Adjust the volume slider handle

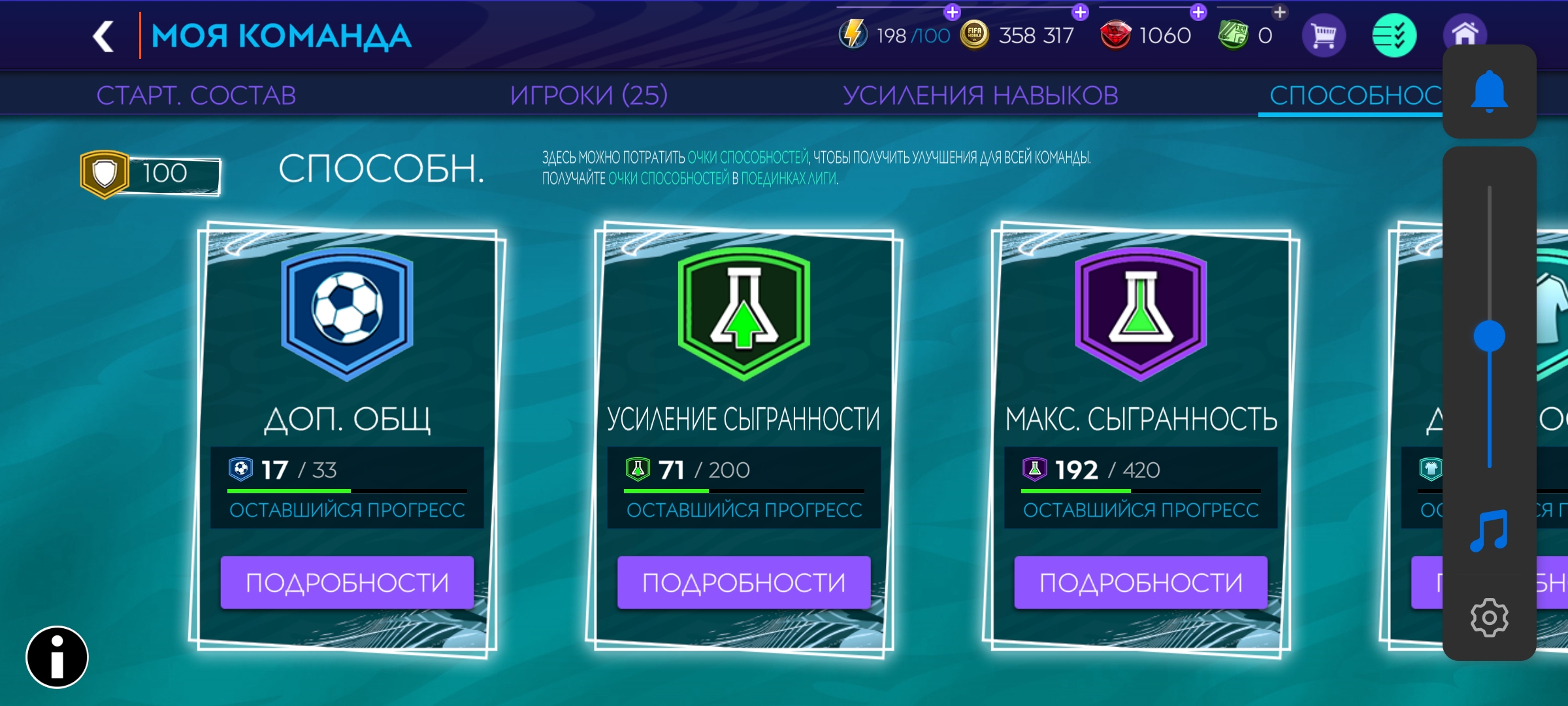tap(1489, 335)
